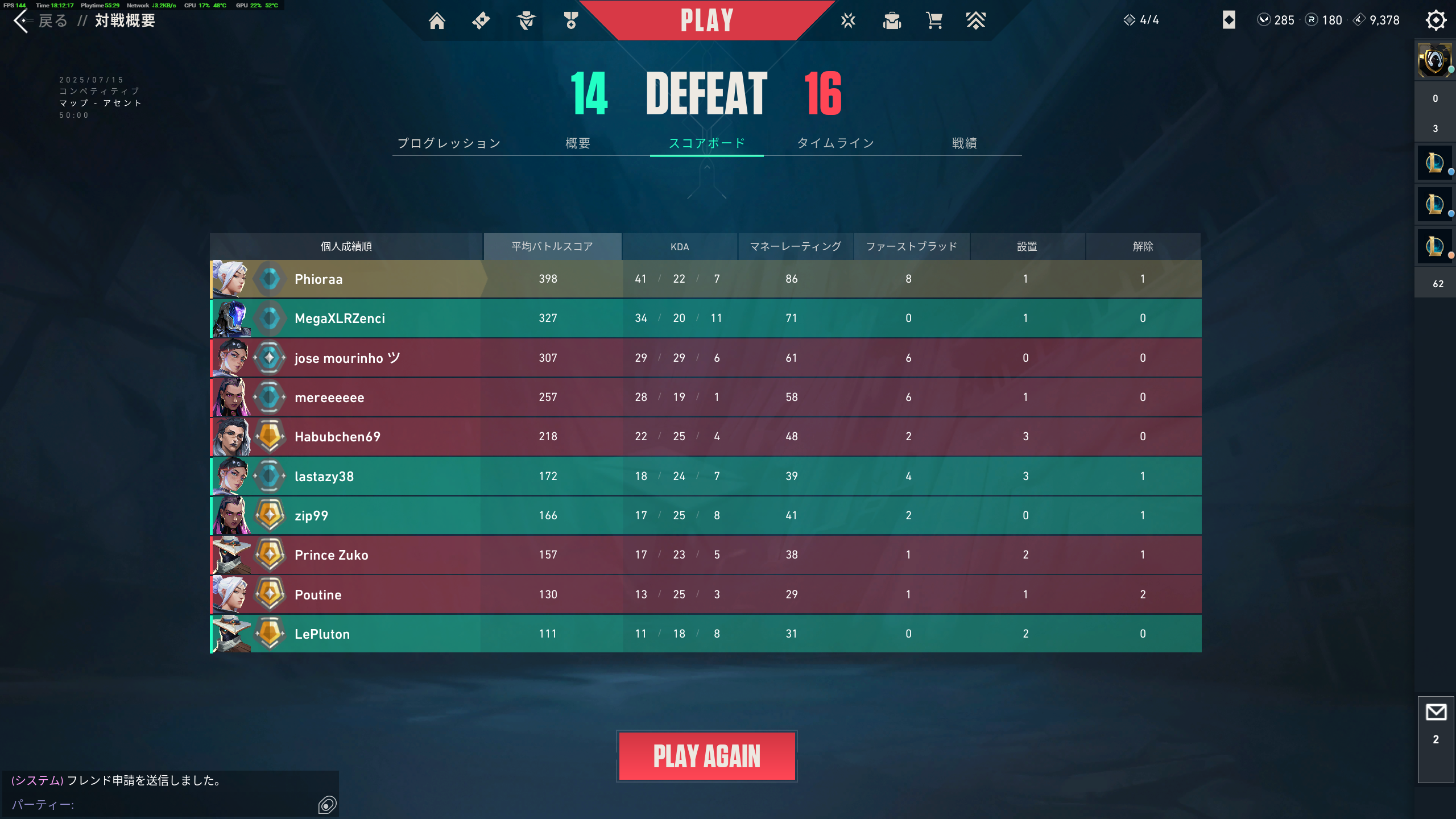Click the 戻る back link top left
Image resolution: width=1456 pixels, height=819 pixels.
(x=52, y=20)
